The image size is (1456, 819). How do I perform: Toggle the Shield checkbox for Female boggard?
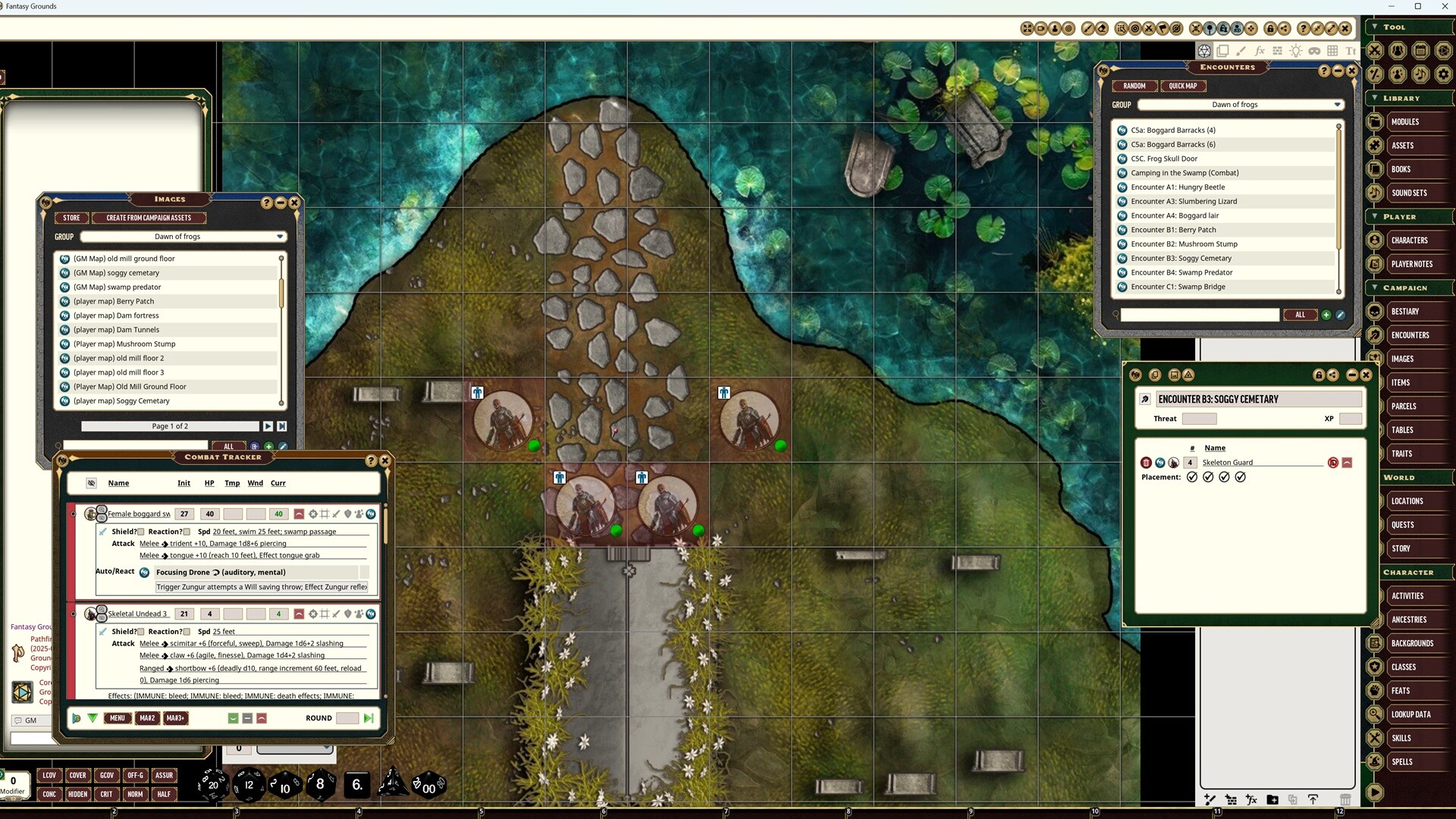pos(142,532)
